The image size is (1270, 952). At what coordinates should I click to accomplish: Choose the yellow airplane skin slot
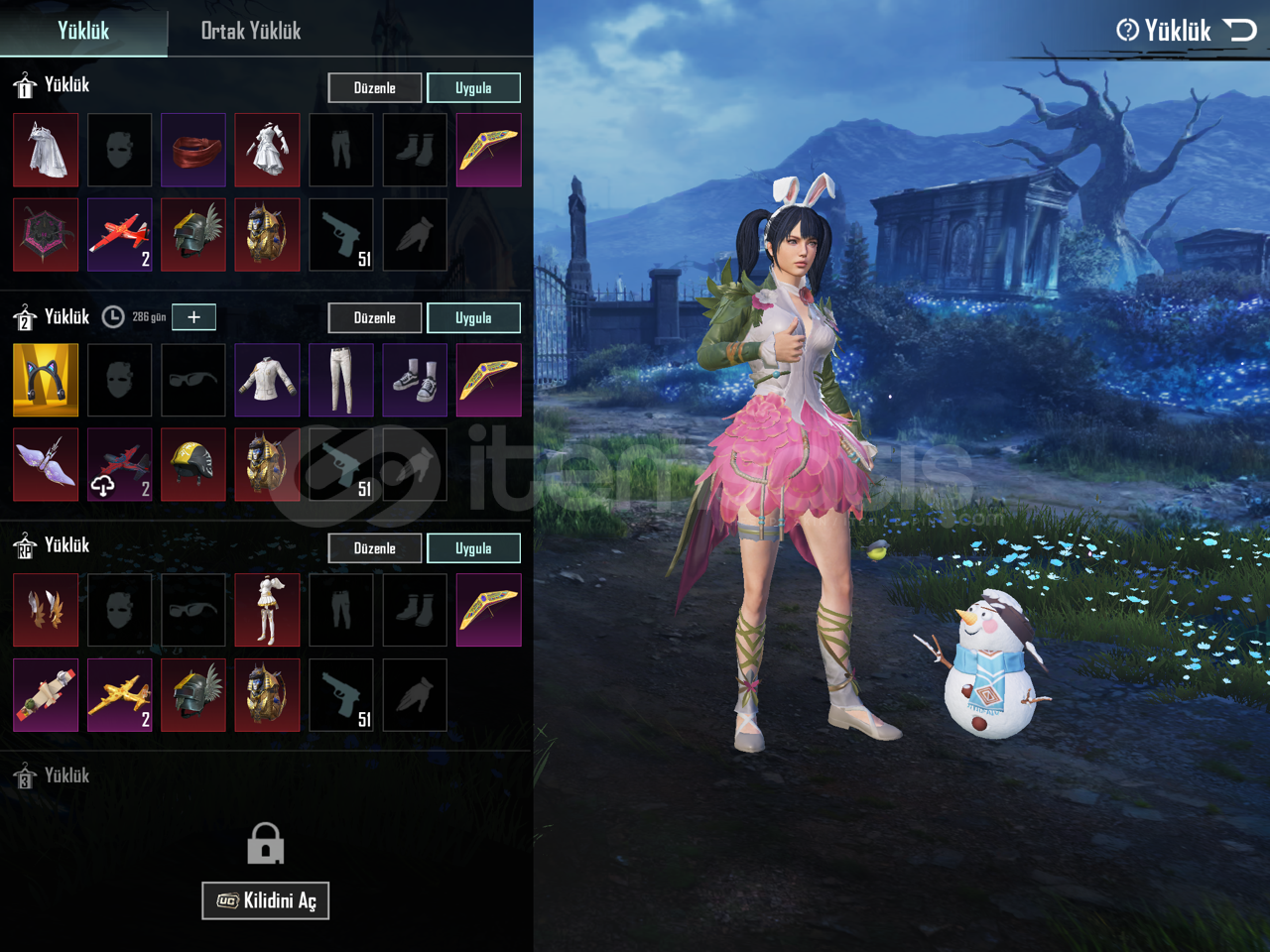tap(119, 695)
